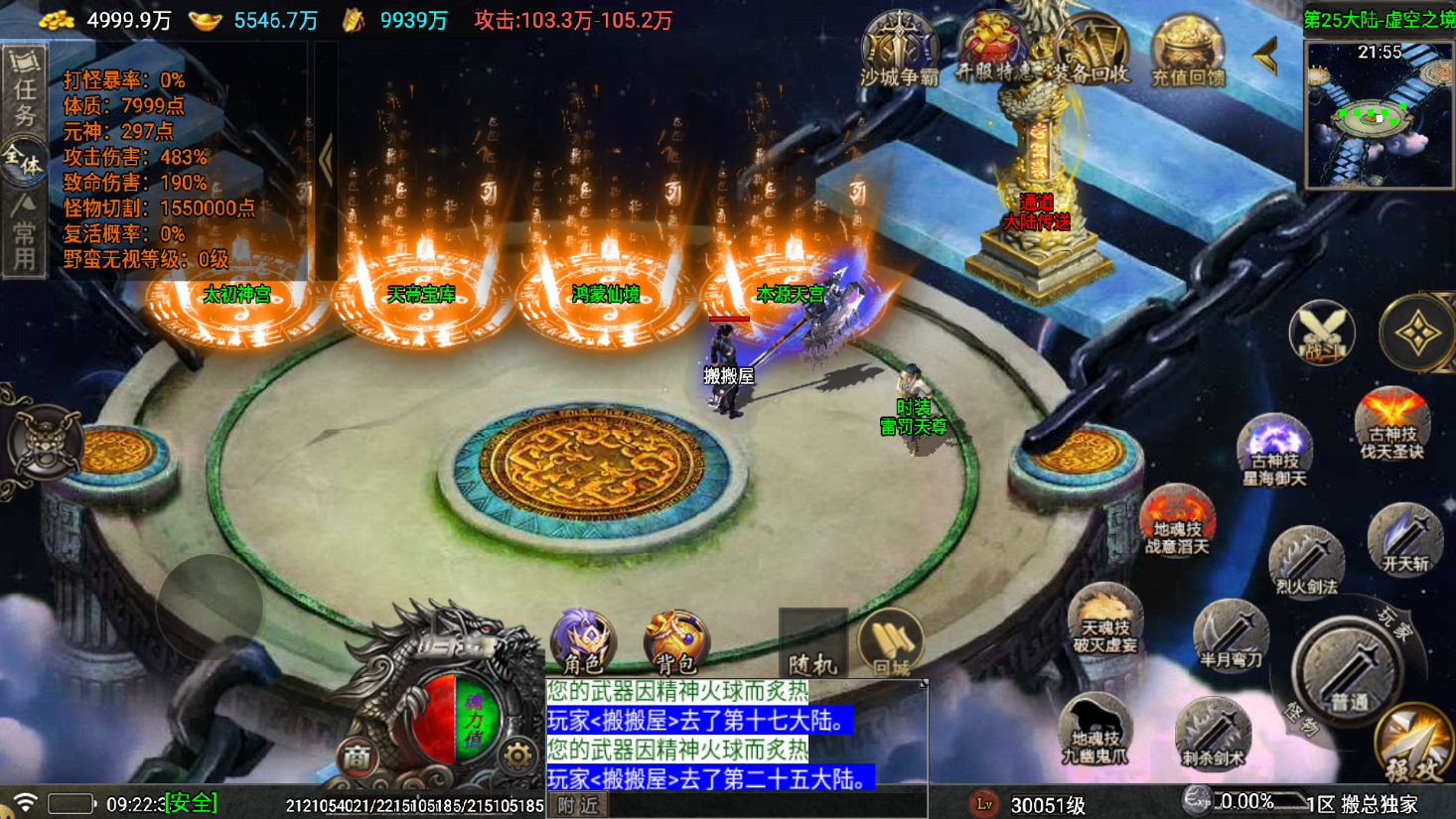Use the 刺杀剑术 skill
The width and height of the screenshot is (1456, 819).
[1213, 733]
